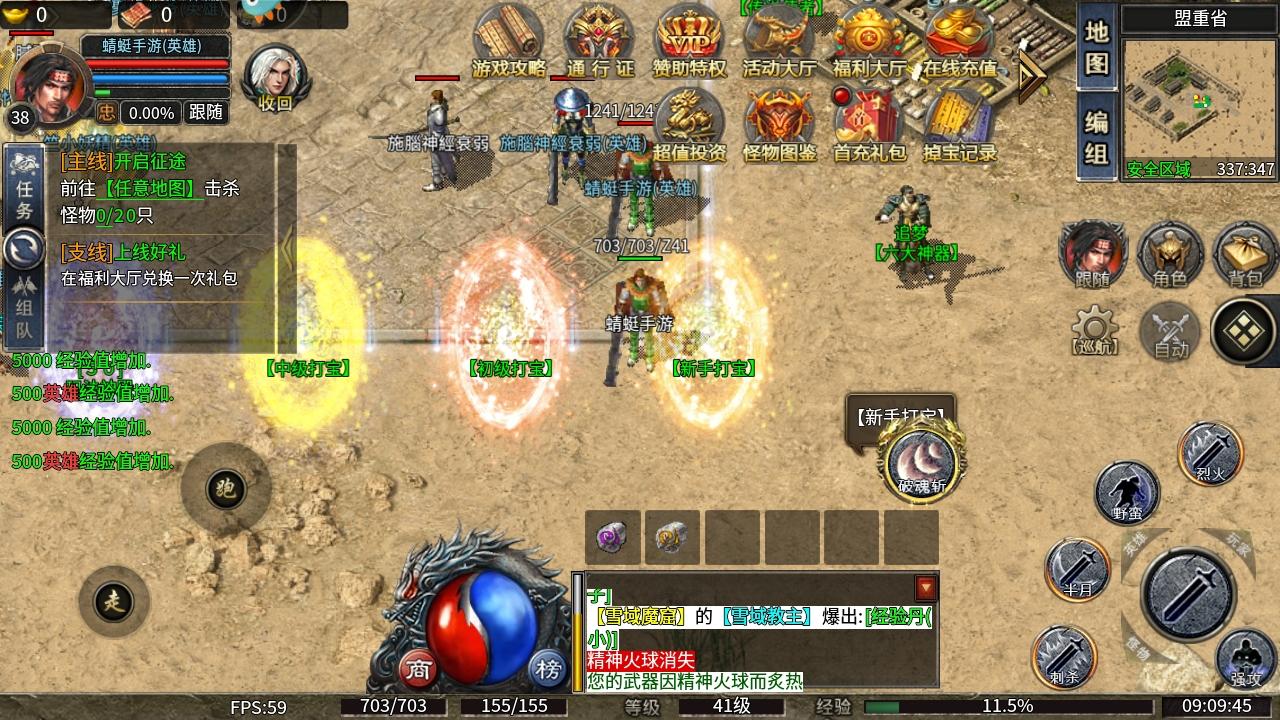Screen dimensions: 1280x720
Task: Open the VIP 赞助特权 icon
Action: coord(689,38)
